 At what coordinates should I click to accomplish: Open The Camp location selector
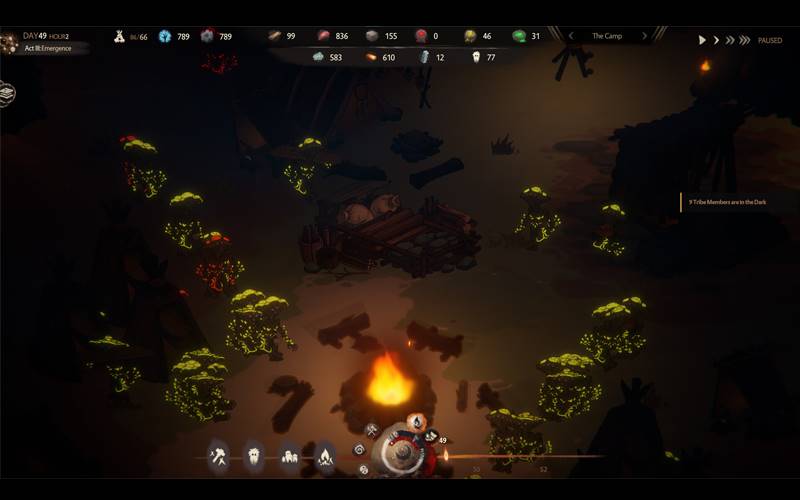[x=607, y=36]
